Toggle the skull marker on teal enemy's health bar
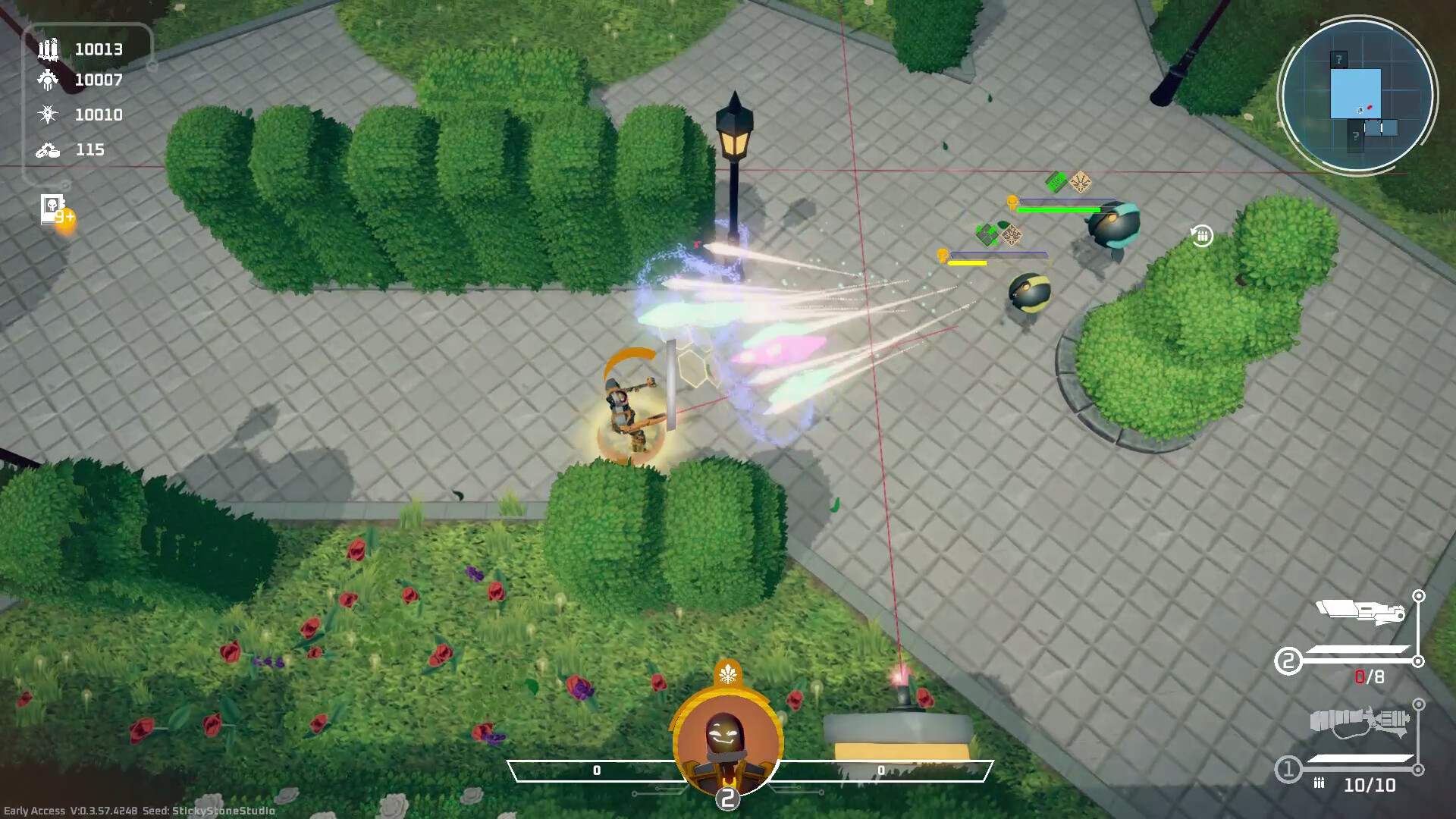 [1012, 202]
